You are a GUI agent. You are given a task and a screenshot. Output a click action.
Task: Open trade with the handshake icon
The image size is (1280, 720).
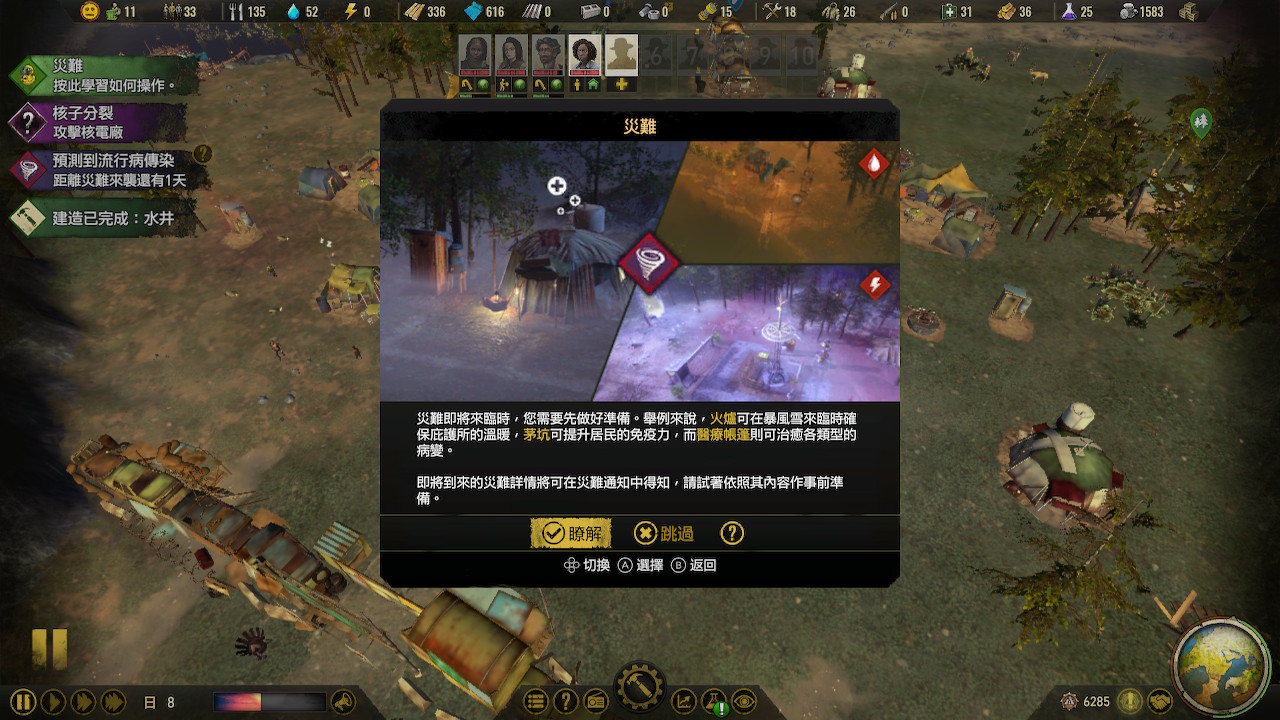[1161, 702]
